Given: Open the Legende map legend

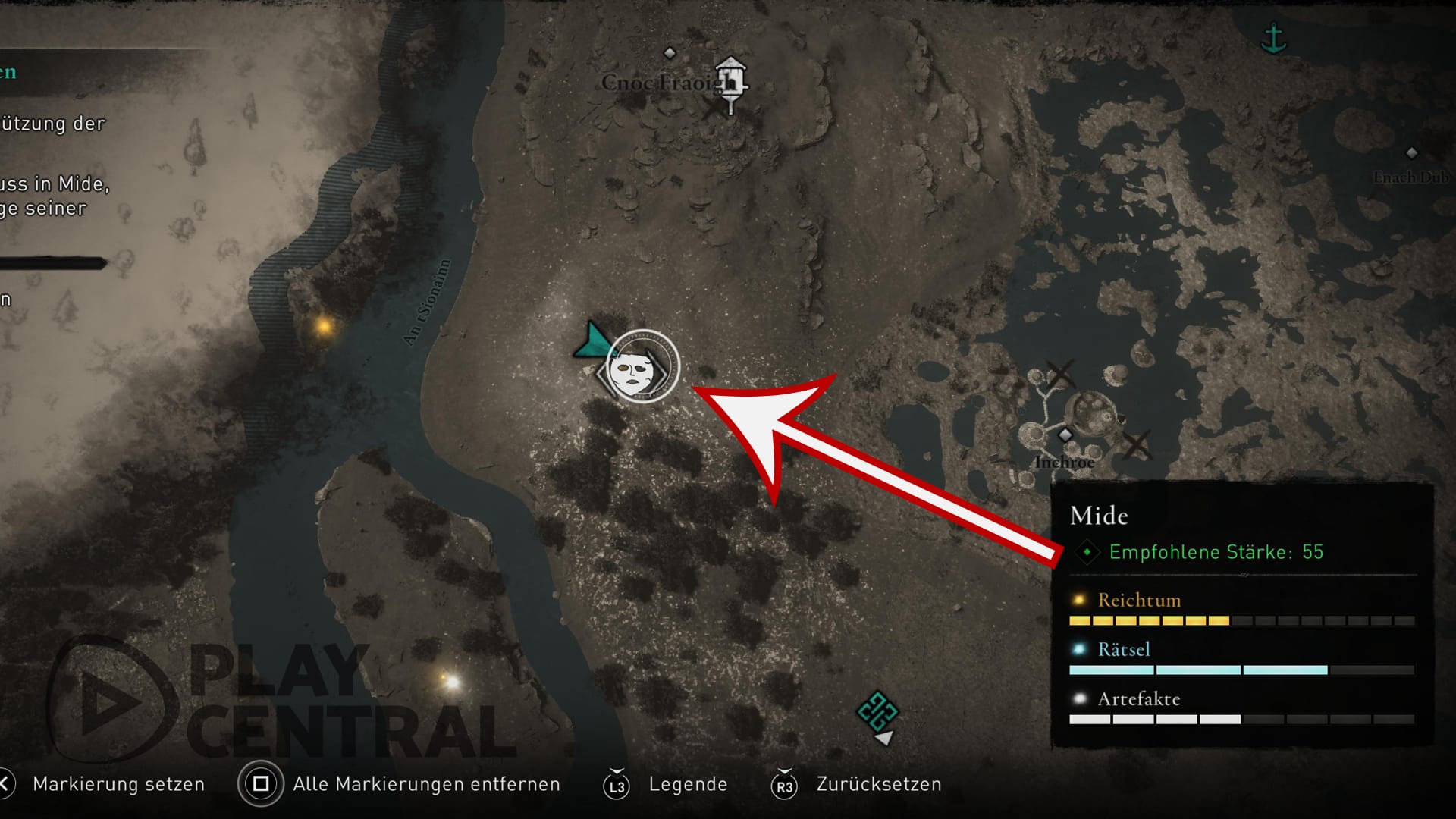Looking at the screenshot, I should 687,784.
